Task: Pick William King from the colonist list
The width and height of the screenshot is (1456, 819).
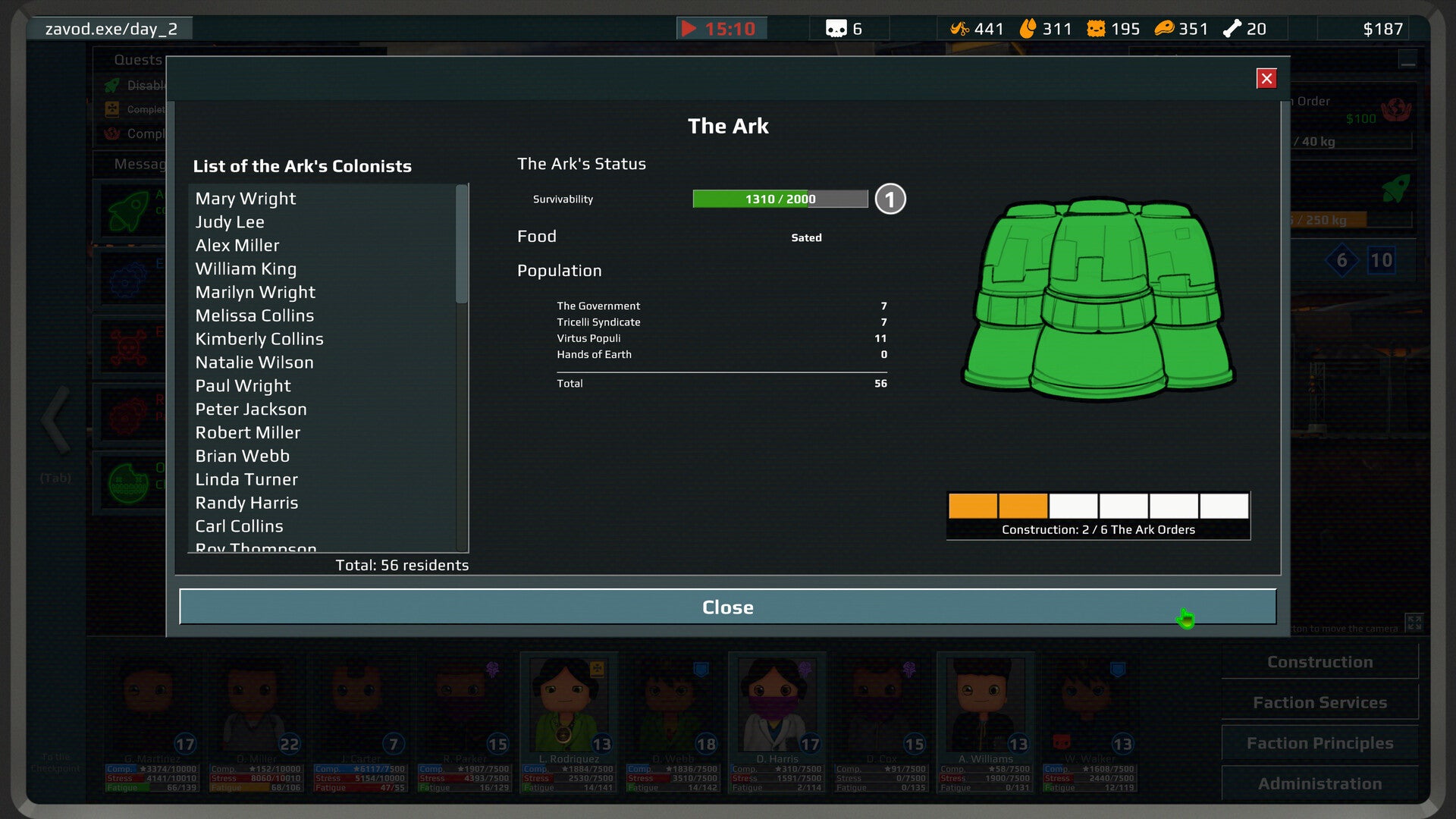Action: [246, 269]
